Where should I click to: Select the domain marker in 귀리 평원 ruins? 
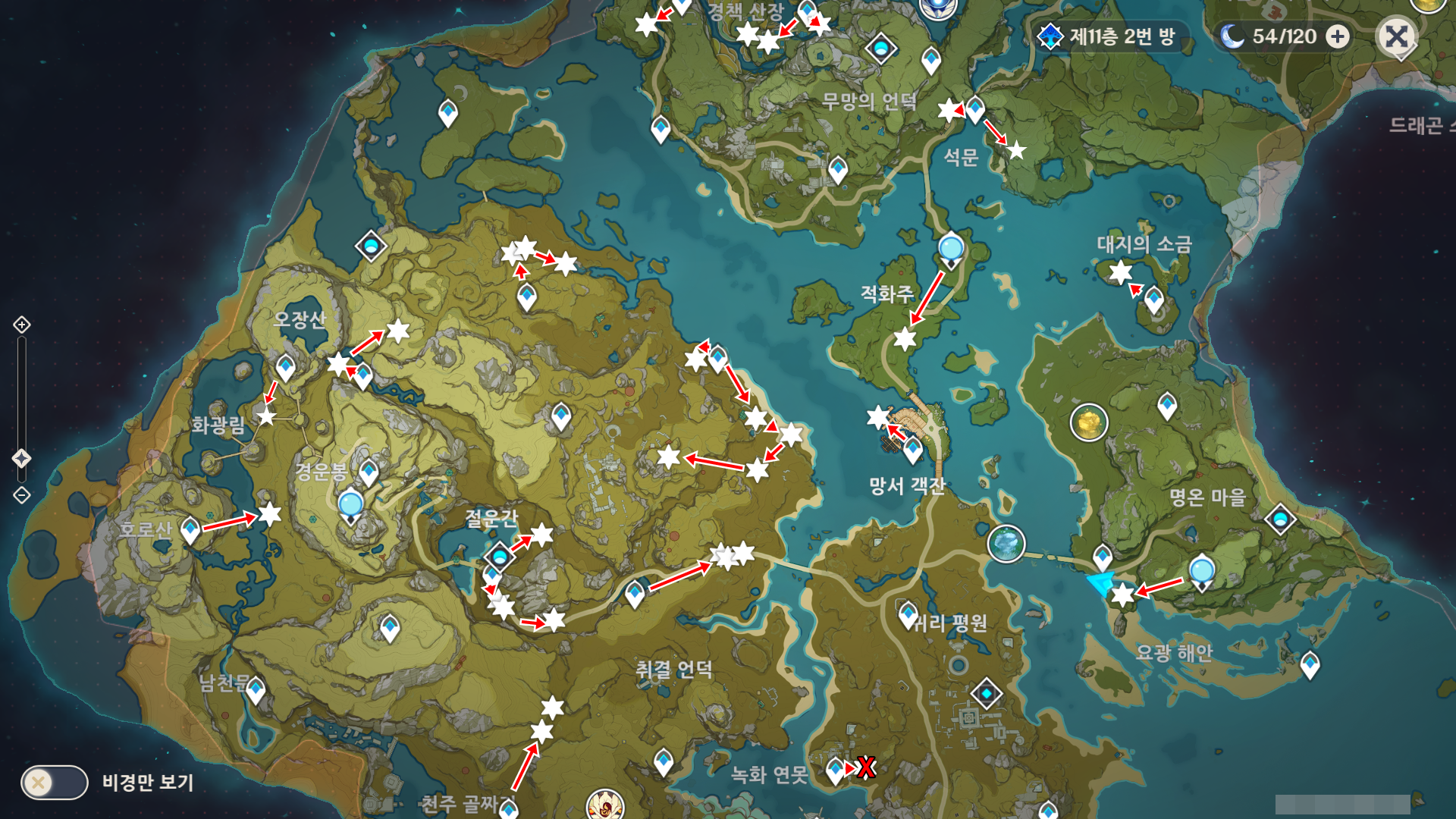coord(987,693)
